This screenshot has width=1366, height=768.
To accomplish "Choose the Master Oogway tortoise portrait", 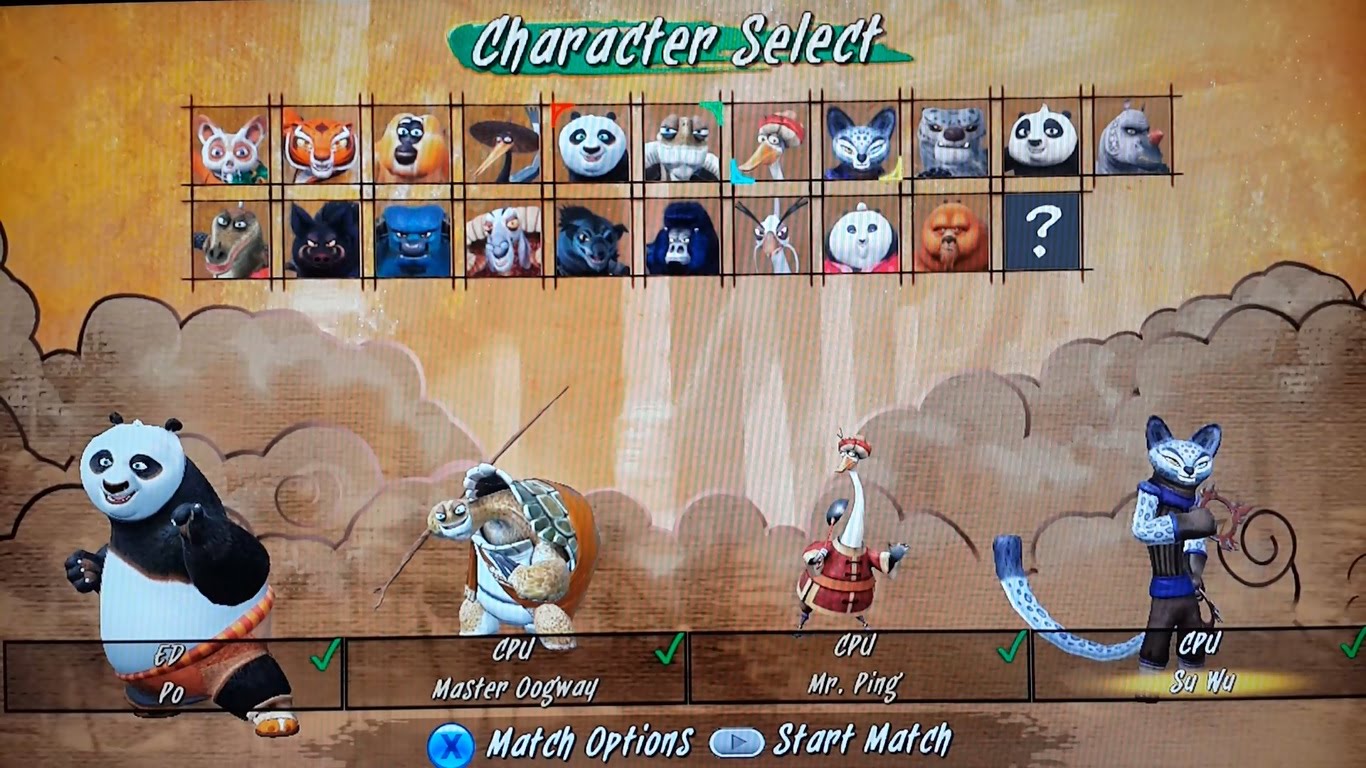I will pos(682,146).
